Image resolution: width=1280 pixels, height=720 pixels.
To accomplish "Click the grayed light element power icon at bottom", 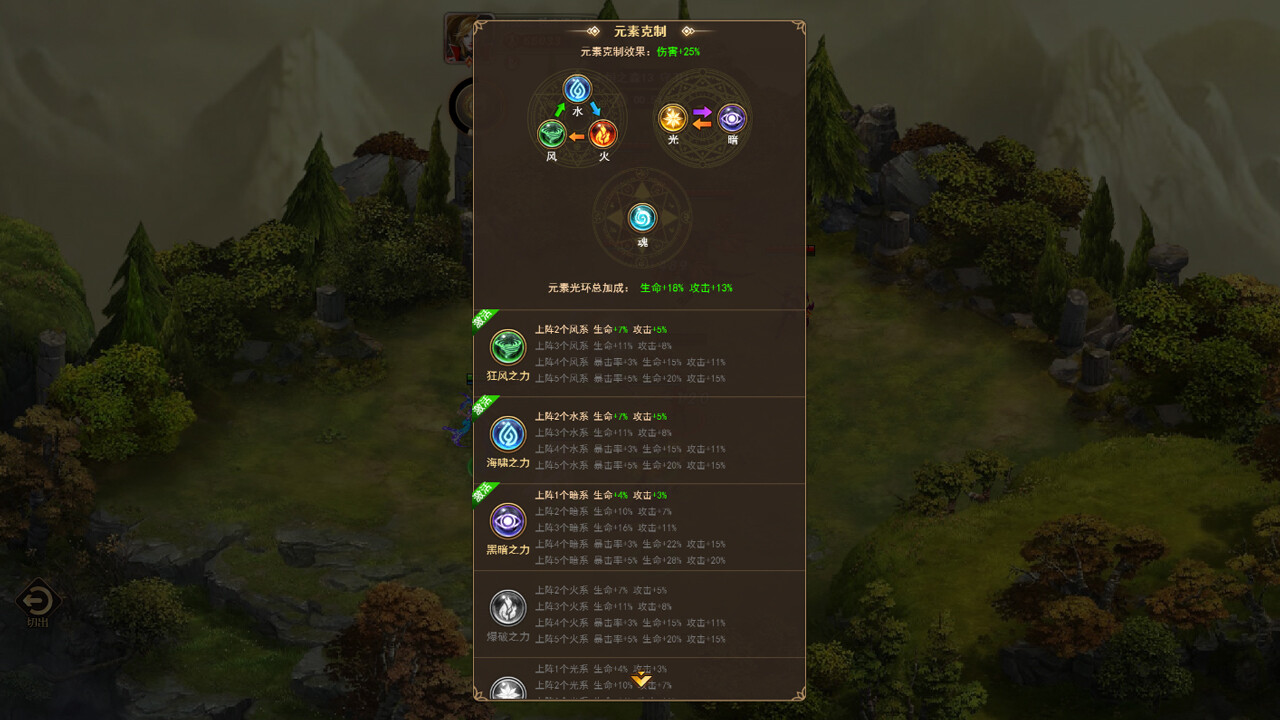I will coord(507,688).
